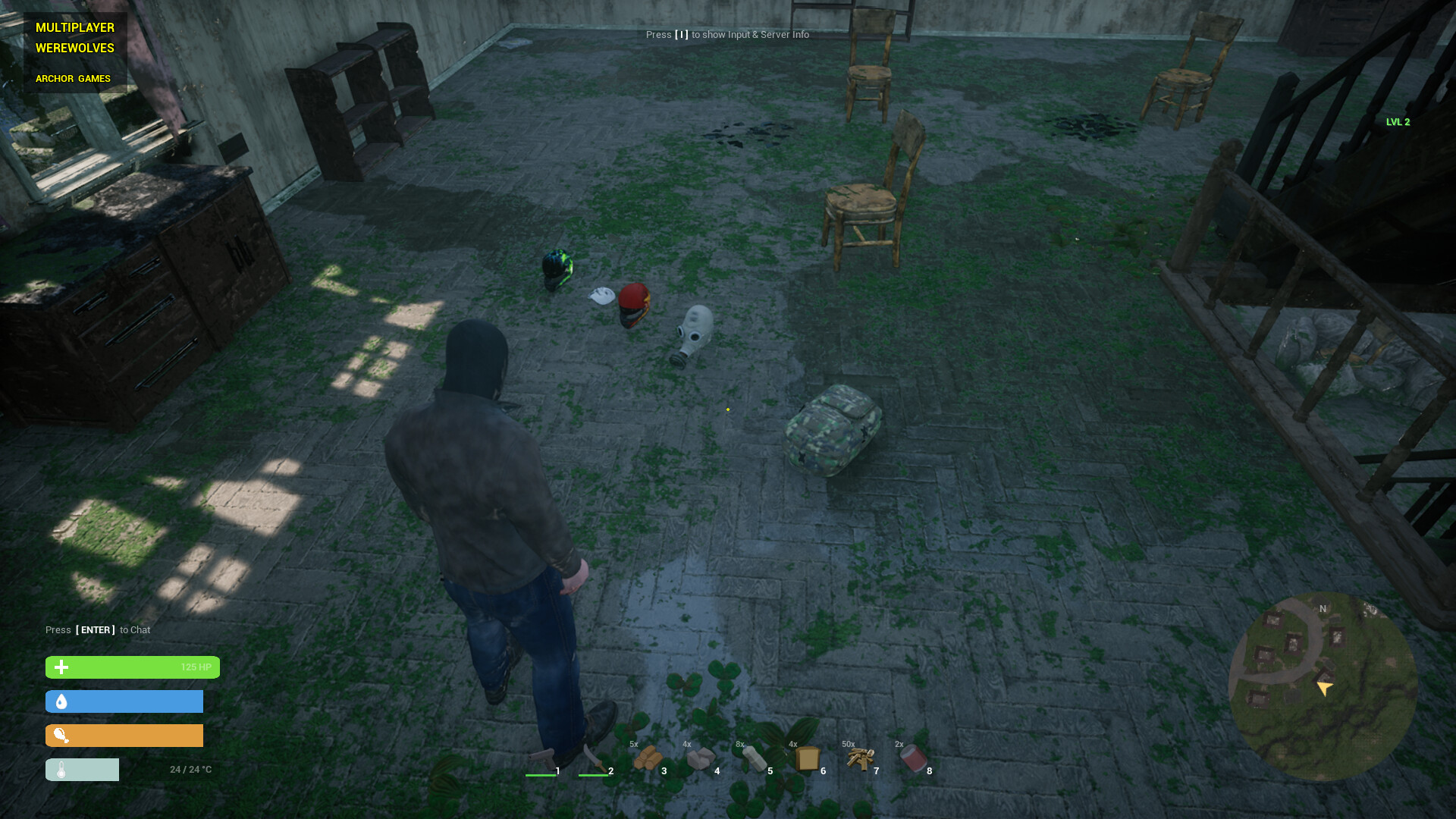
Task: Select the canned food in slot 8
Action: (915, 758)
